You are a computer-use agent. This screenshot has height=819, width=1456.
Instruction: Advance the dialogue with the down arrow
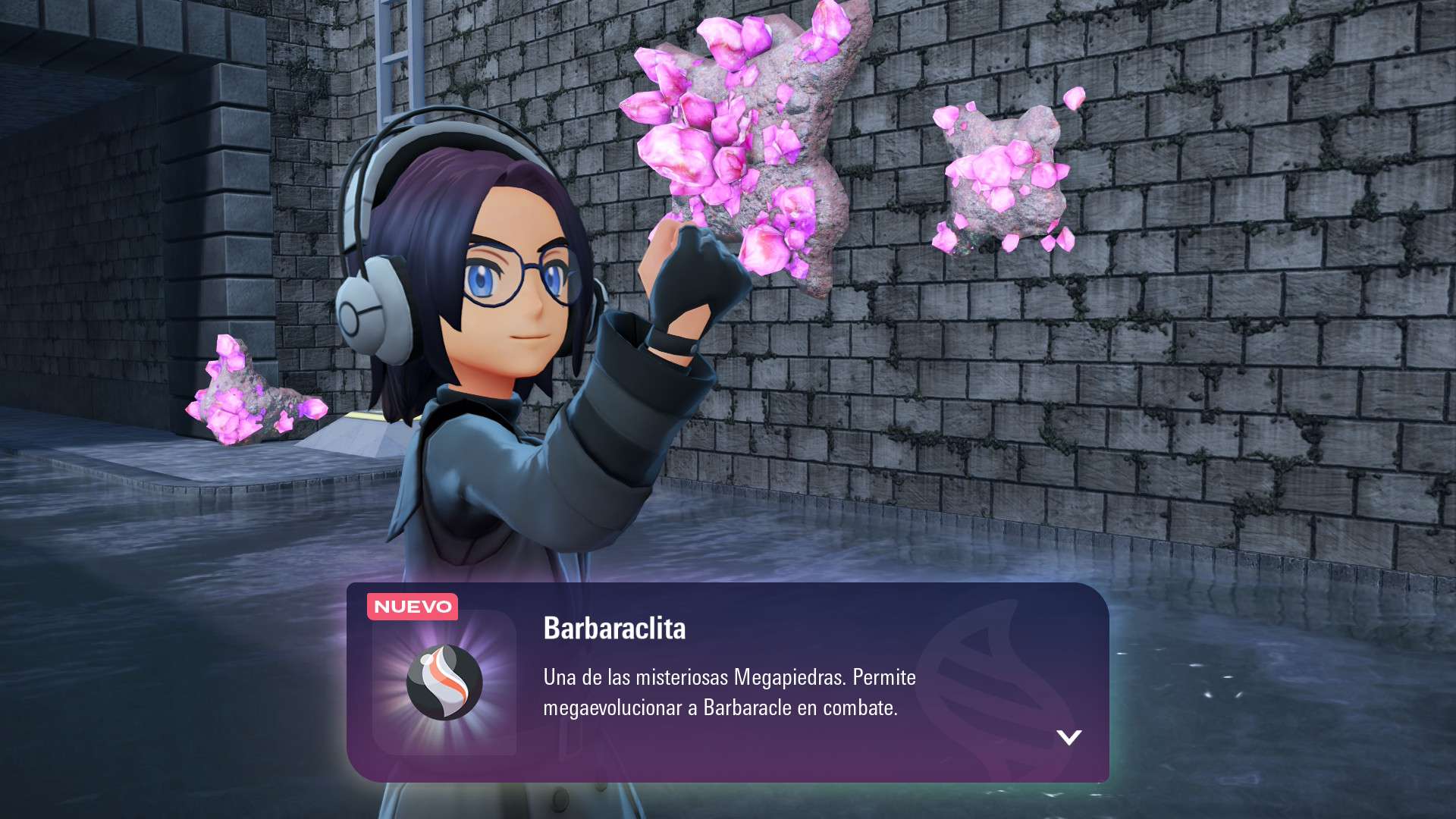(1068, 737)
